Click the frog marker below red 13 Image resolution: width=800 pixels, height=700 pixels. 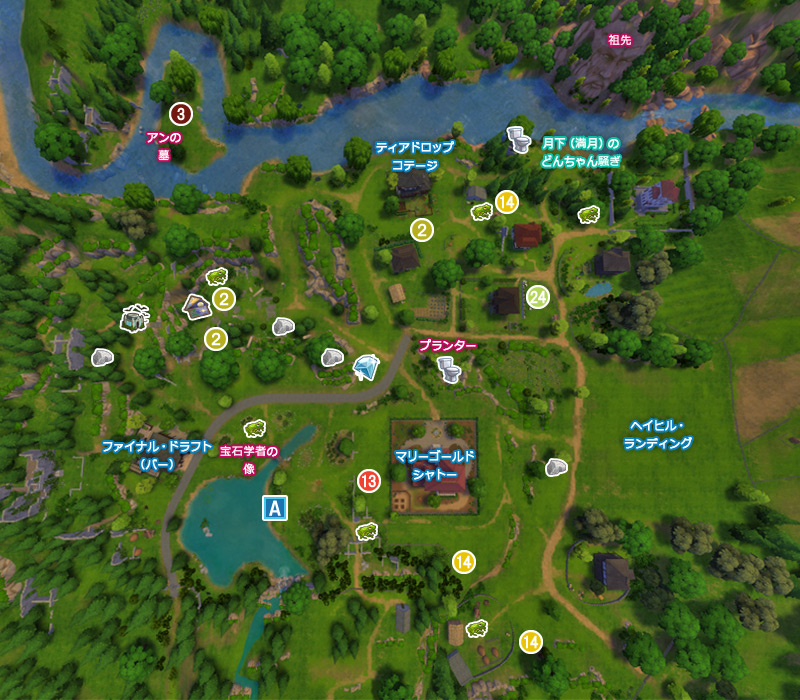click(365, 530)
